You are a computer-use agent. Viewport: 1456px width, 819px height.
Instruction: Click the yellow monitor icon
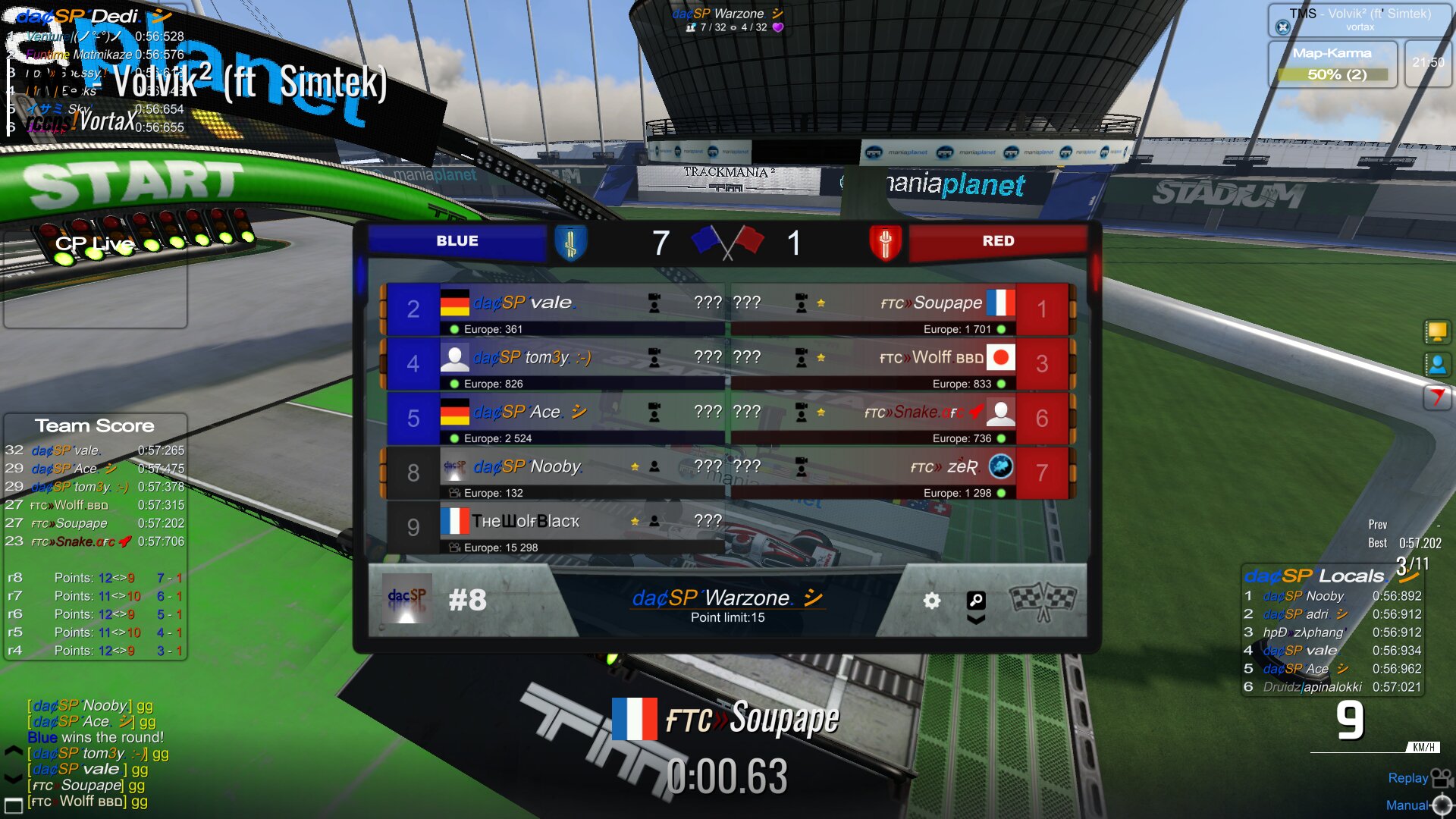click(1436, 331)
